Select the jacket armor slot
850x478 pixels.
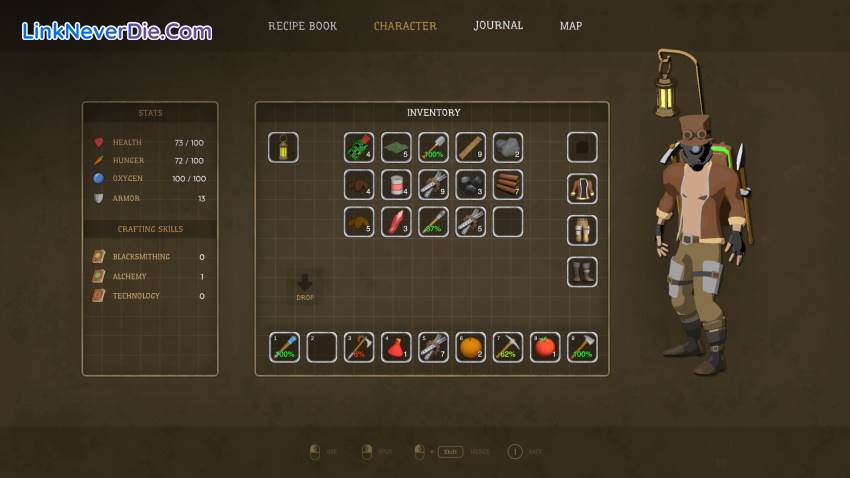click(x=582, y=189)
